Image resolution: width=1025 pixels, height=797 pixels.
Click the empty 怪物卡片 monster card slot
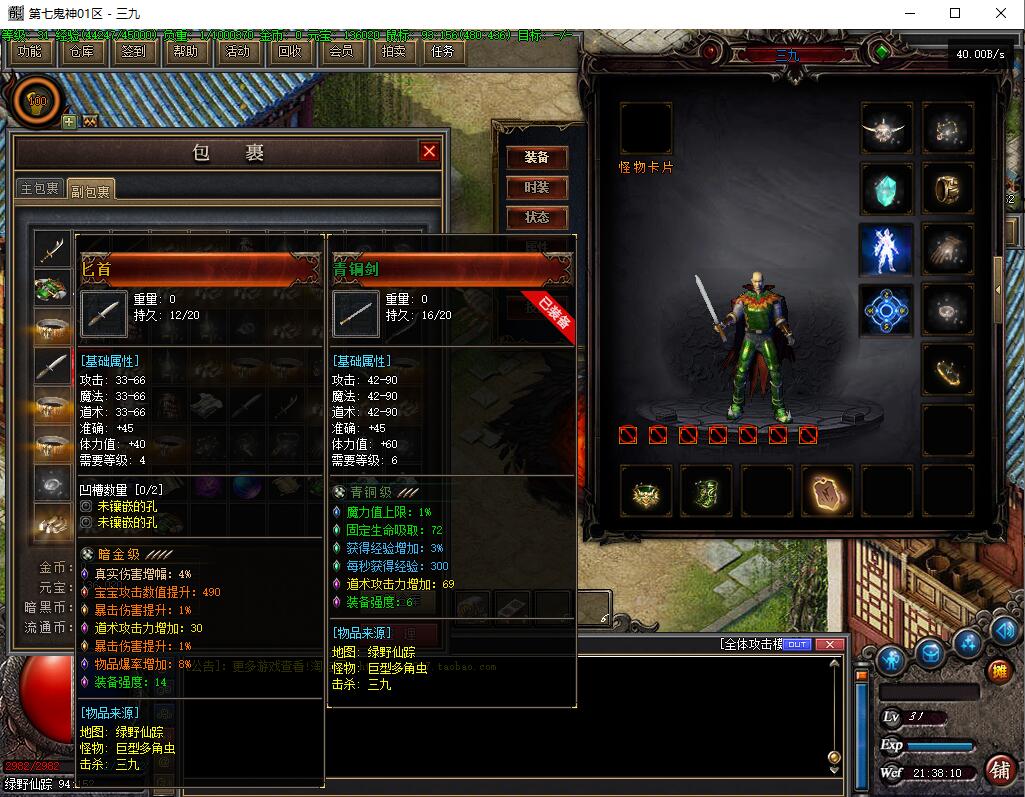[645, 128]
